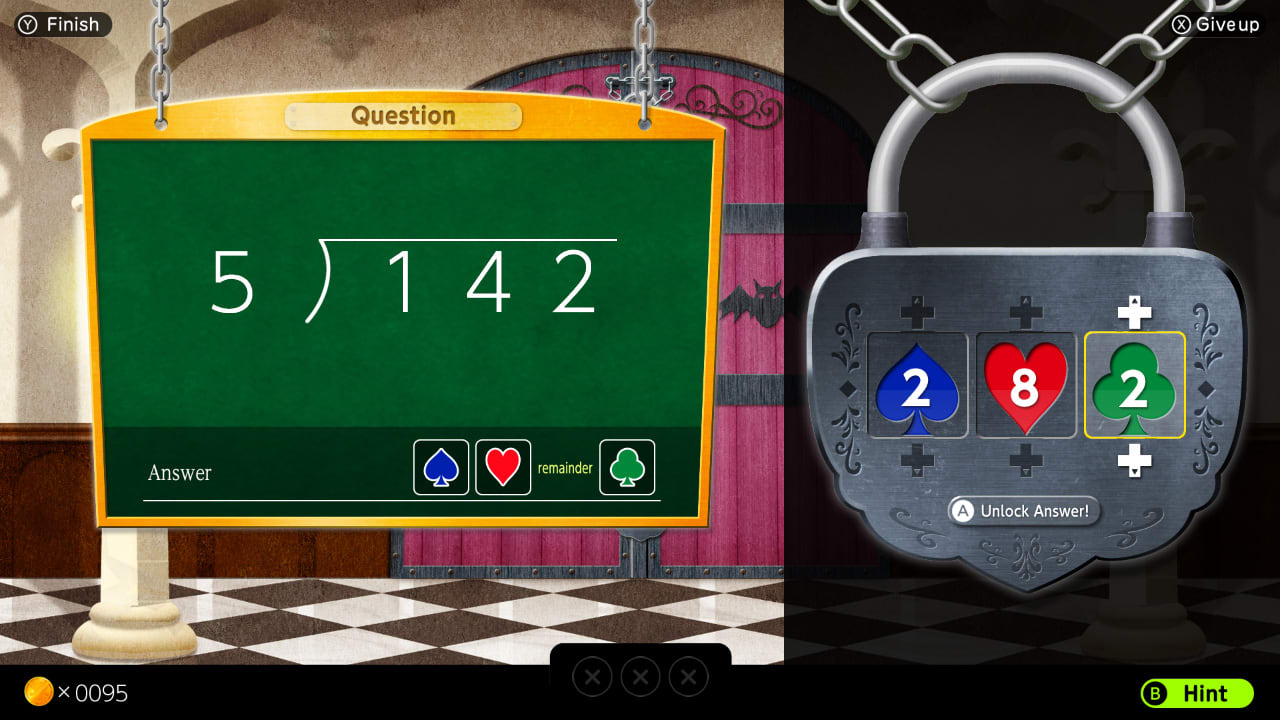Viewport: 1280px width, 720px height.
Task: Select the highlighted green club dial
Action: click(x=1134, y=386)
